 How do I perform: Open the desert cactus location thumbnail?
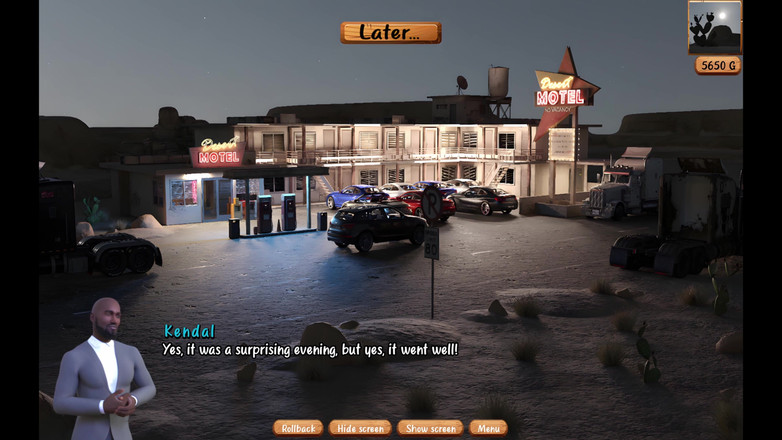(715, 27)
